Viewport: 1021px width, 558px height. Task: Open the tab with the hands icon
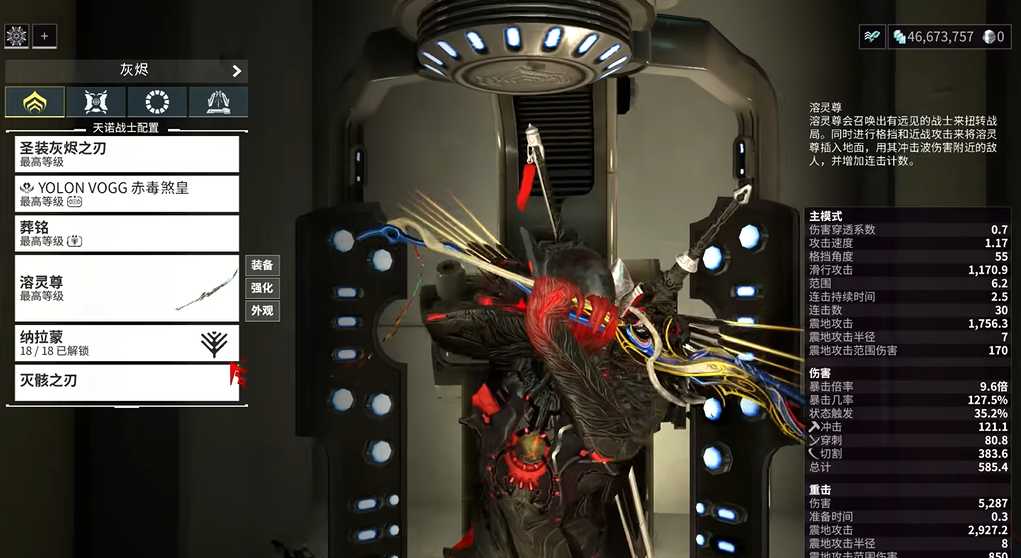[x=218, y=102]
